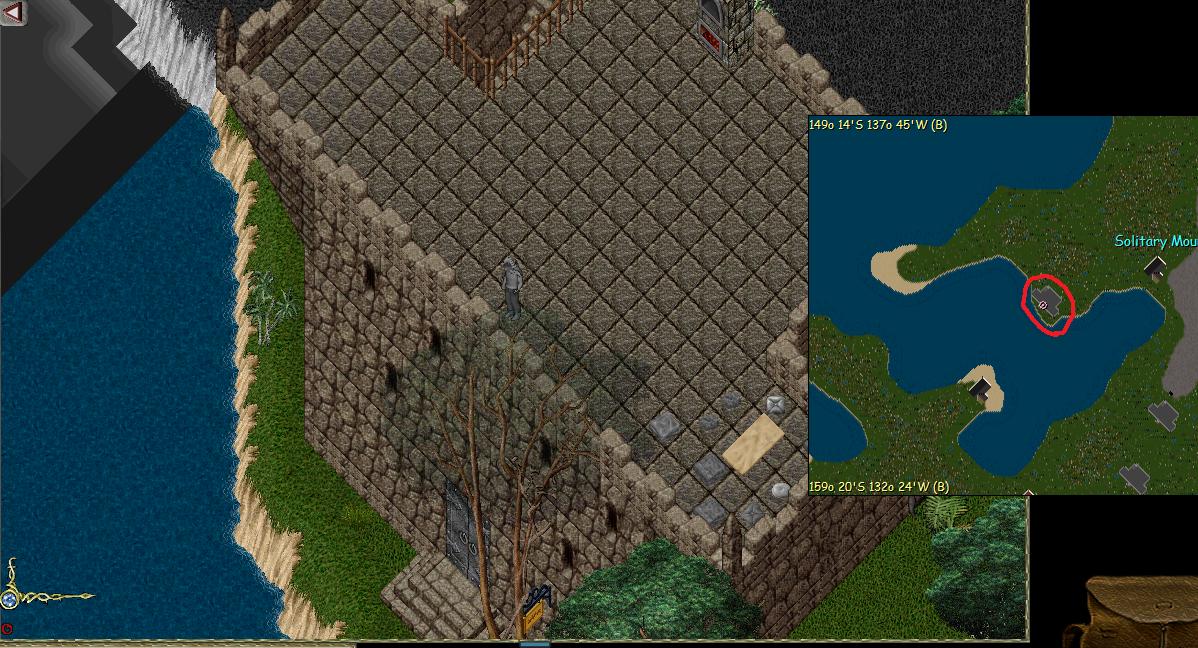This screenshot has height=648, width=1198.
Task: Select the Solitary Mountain map label
Action: coord(1155,241)
